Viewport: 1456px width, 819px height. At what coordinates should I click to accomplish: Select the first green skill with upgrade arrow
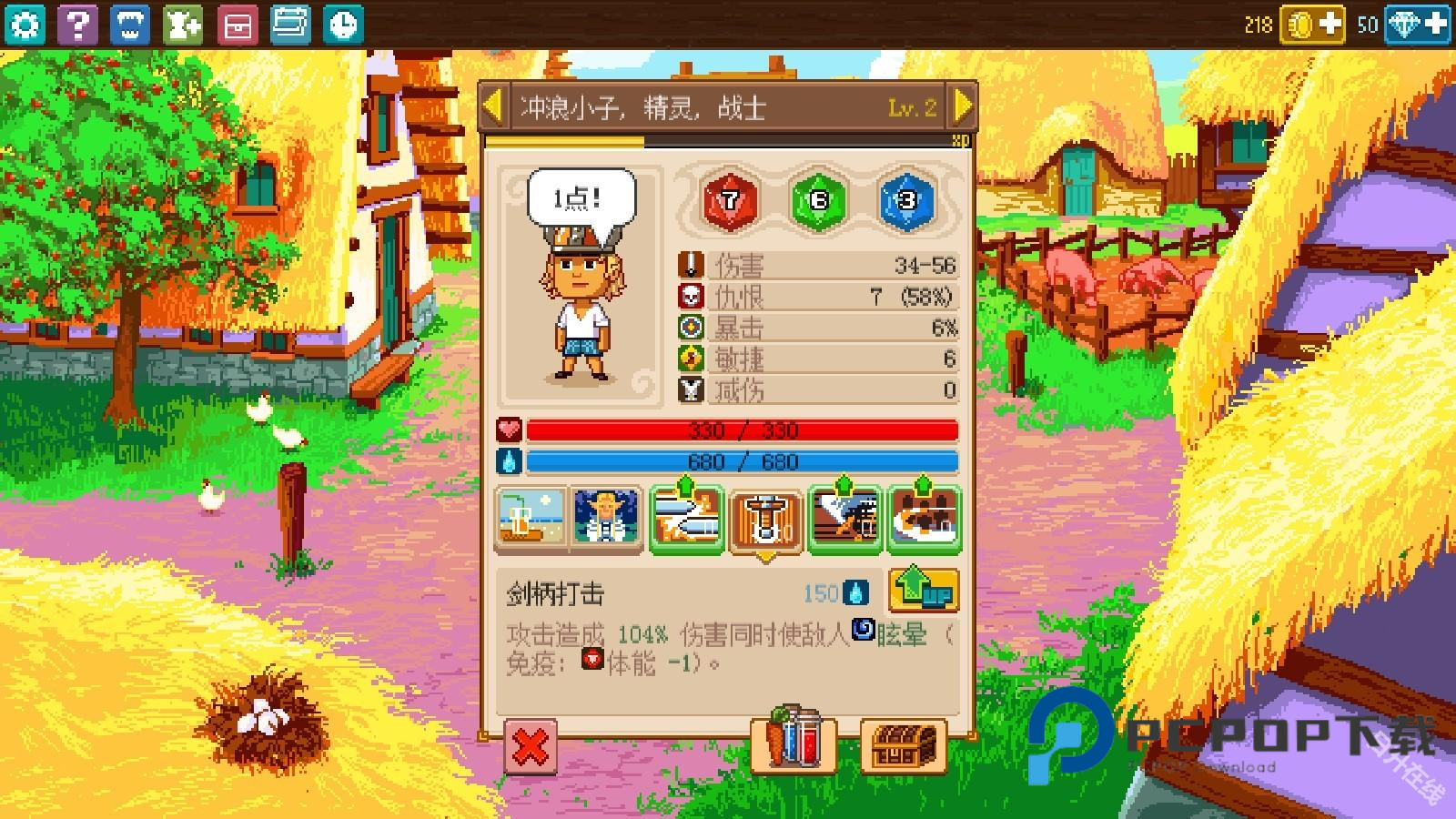click(x=687, y=517)
